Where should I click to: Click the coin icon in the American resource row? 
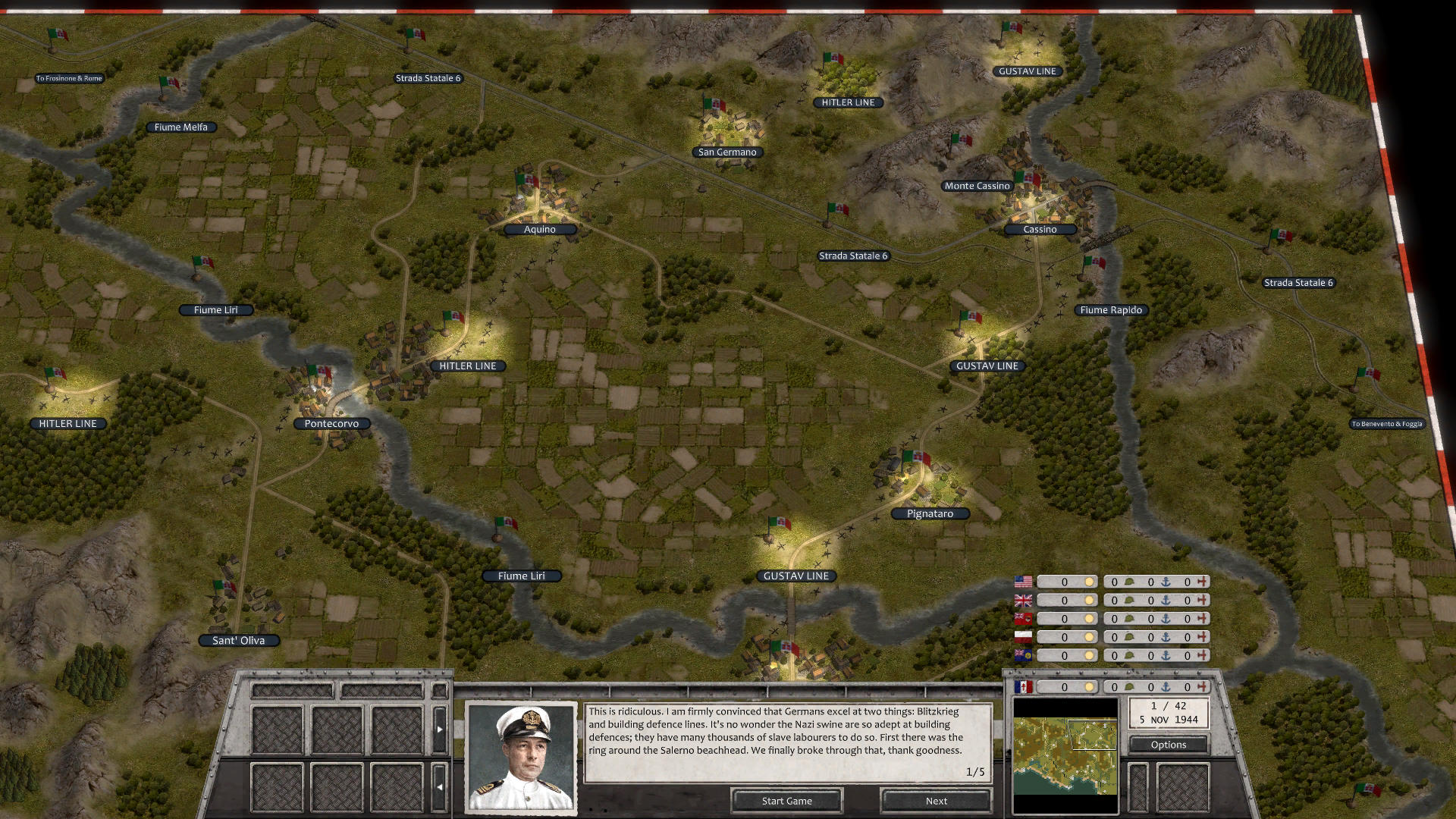(1090, 582)
